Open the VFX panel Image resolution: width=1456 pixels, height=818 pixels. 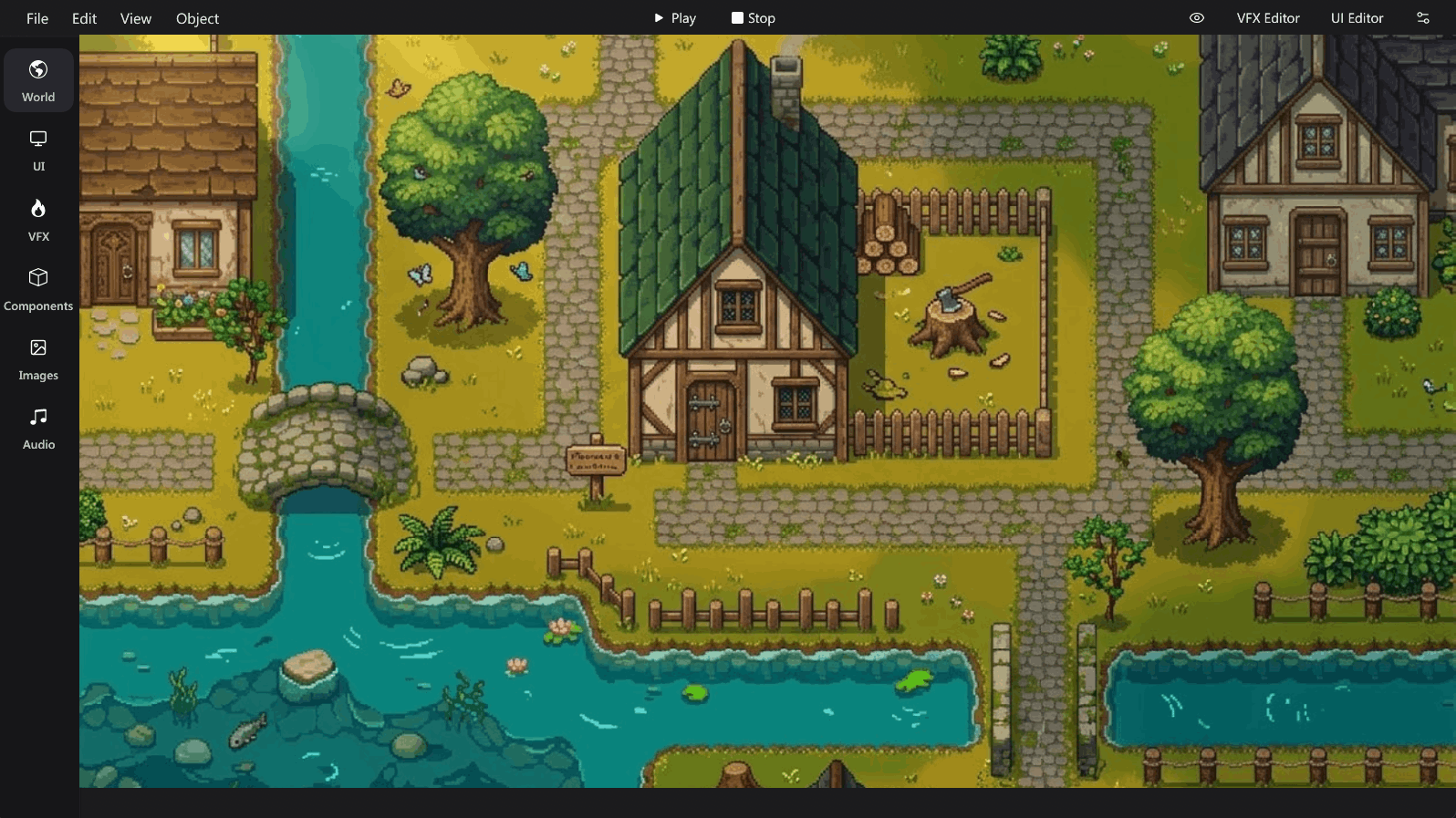point(37,219)
